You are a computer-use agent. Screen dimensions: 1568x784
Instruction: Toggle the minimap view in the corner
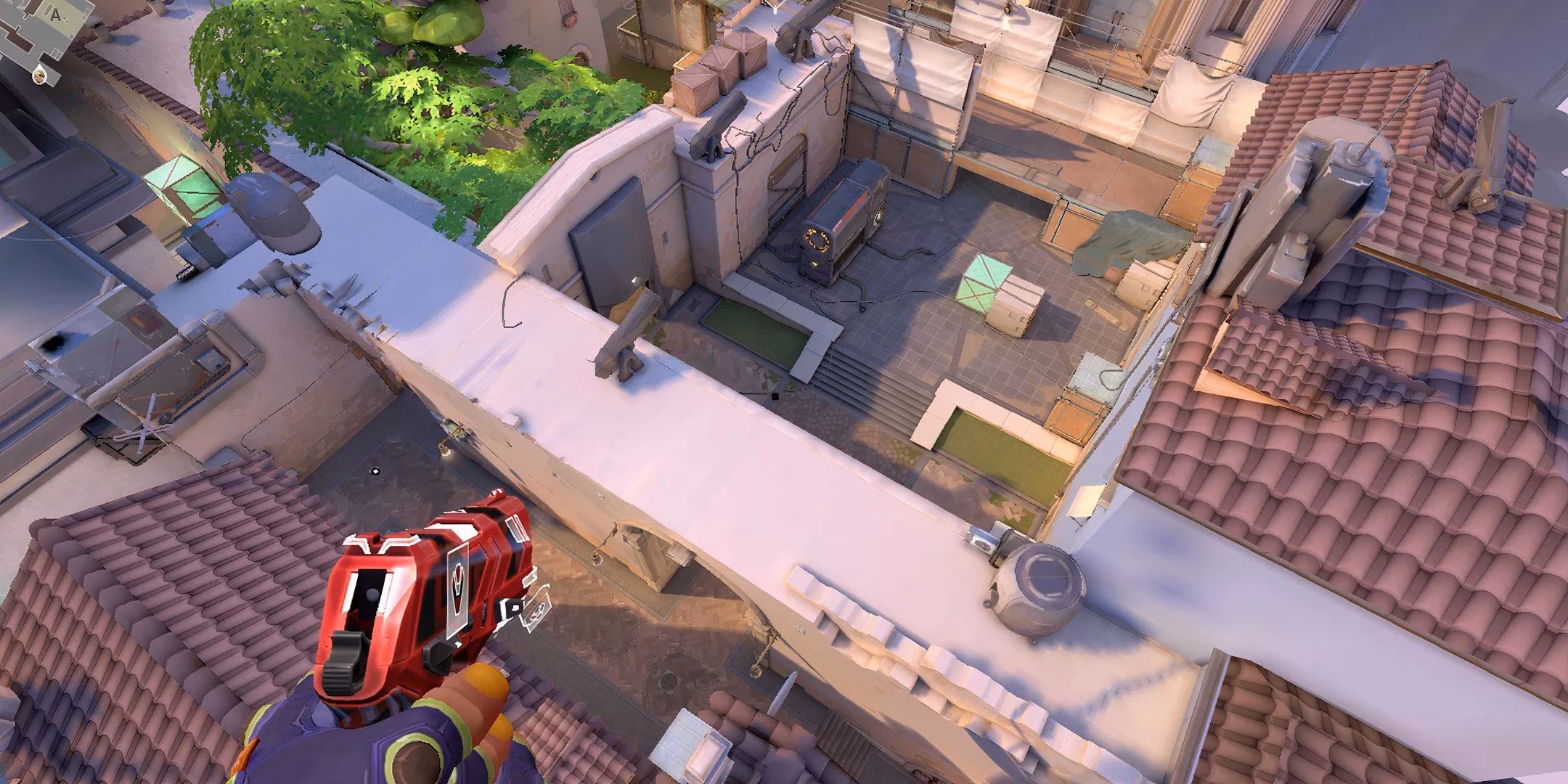pyautogui.click(x=44, y=44)
